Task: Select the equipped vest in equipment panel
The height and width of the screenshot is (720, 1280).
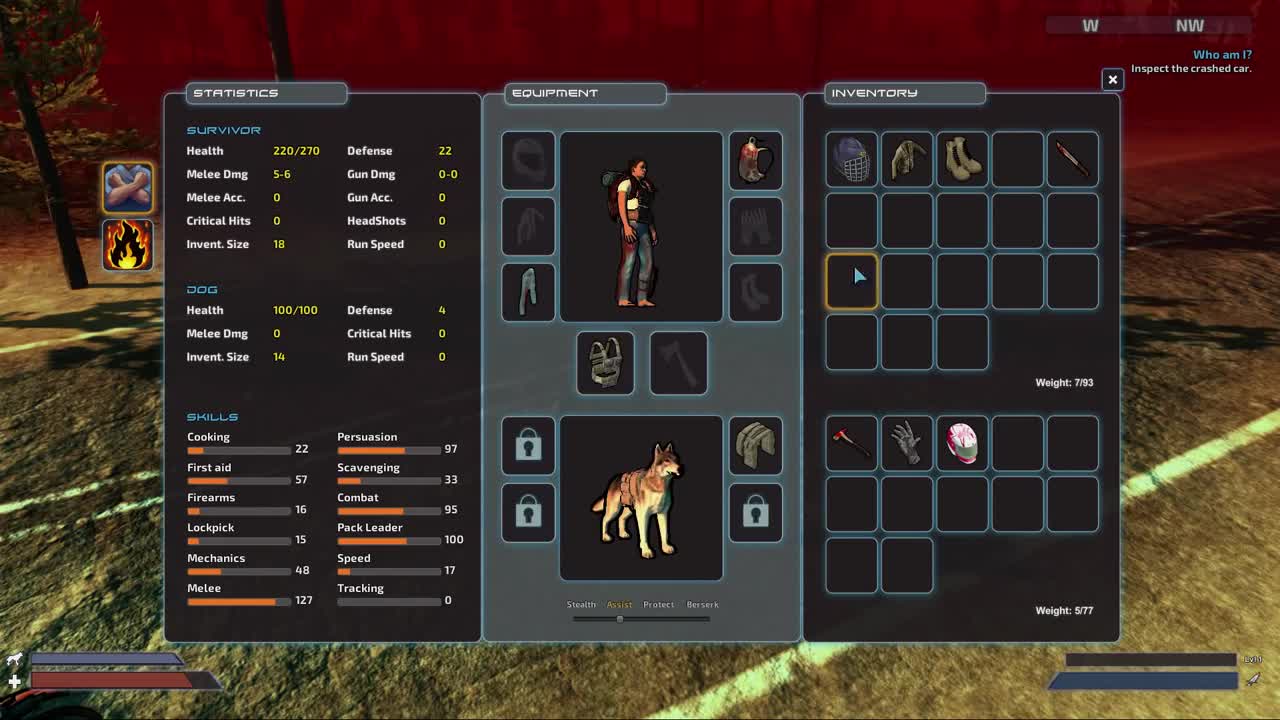Action: tap(604, 362)
